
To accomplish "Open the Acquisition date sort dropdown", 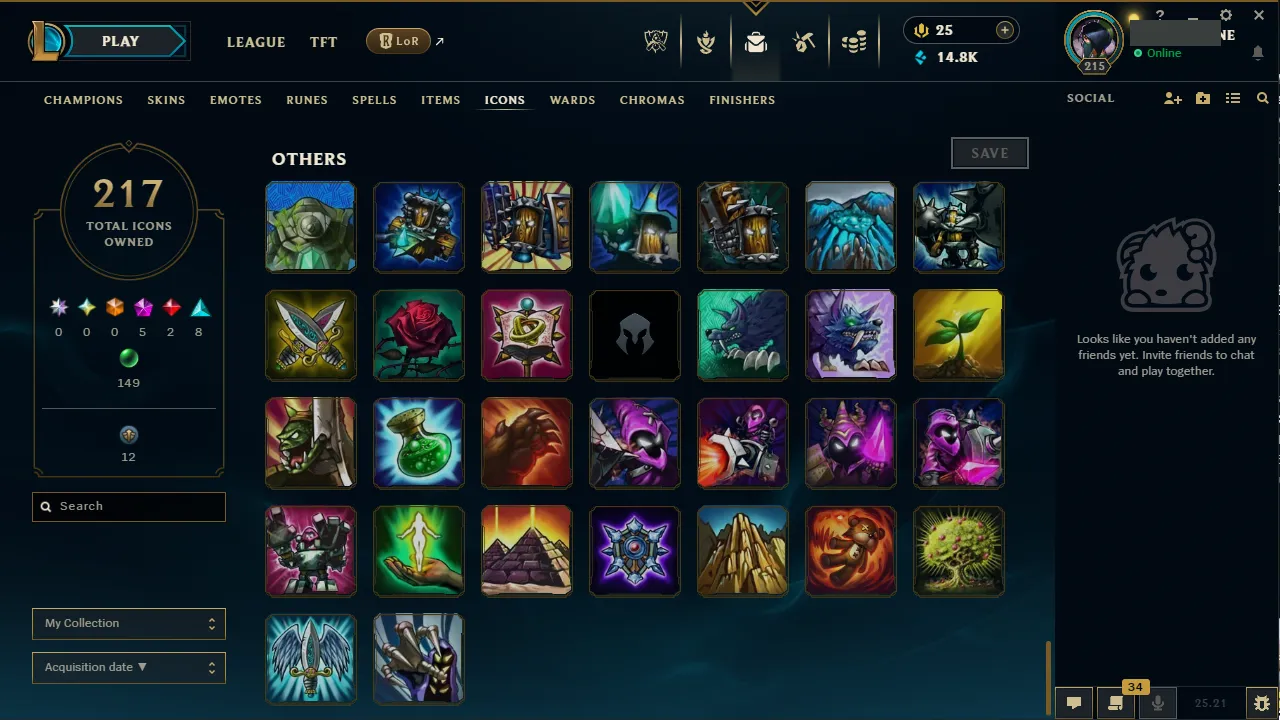I will pos(128,667).
